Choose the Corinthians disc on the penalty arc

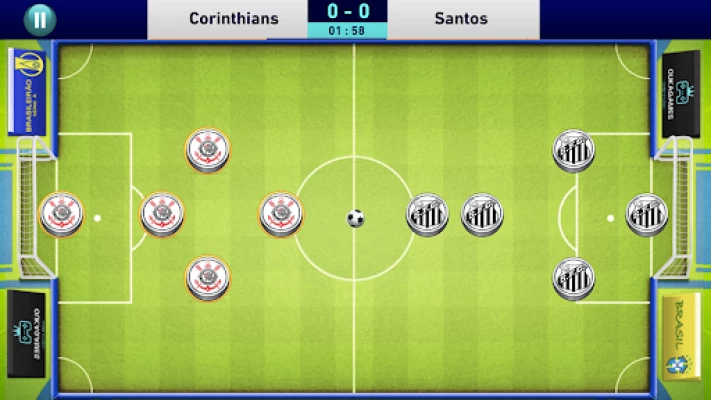point(162,214)
